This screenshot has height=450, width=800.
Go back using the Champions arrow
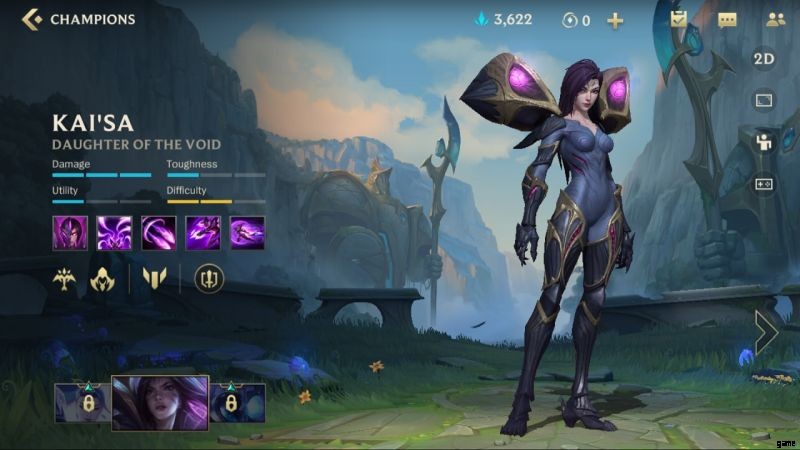pyautogui.click(x=31, y=18)
